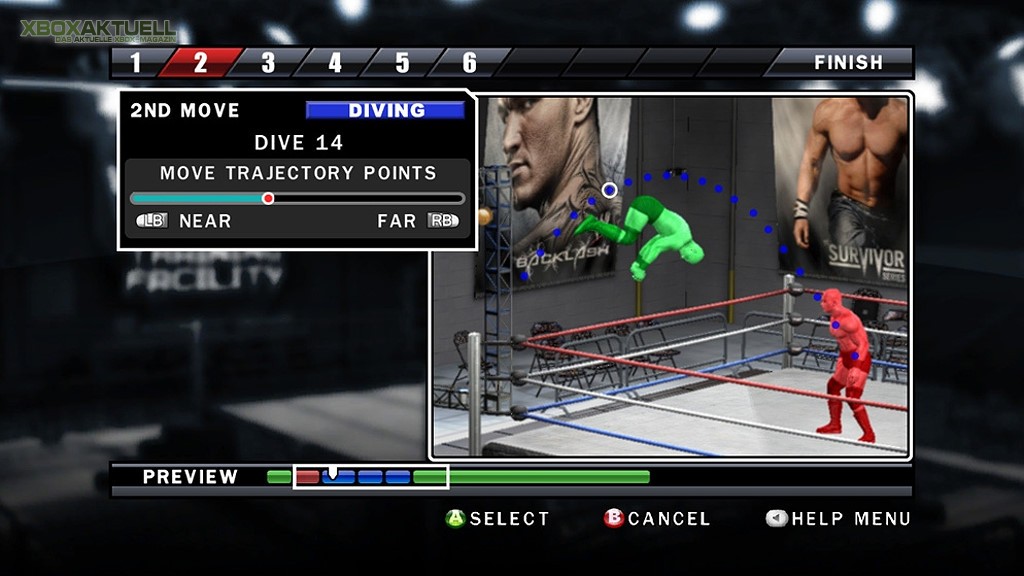Jump to step 6 tab

tap(469, 63)
